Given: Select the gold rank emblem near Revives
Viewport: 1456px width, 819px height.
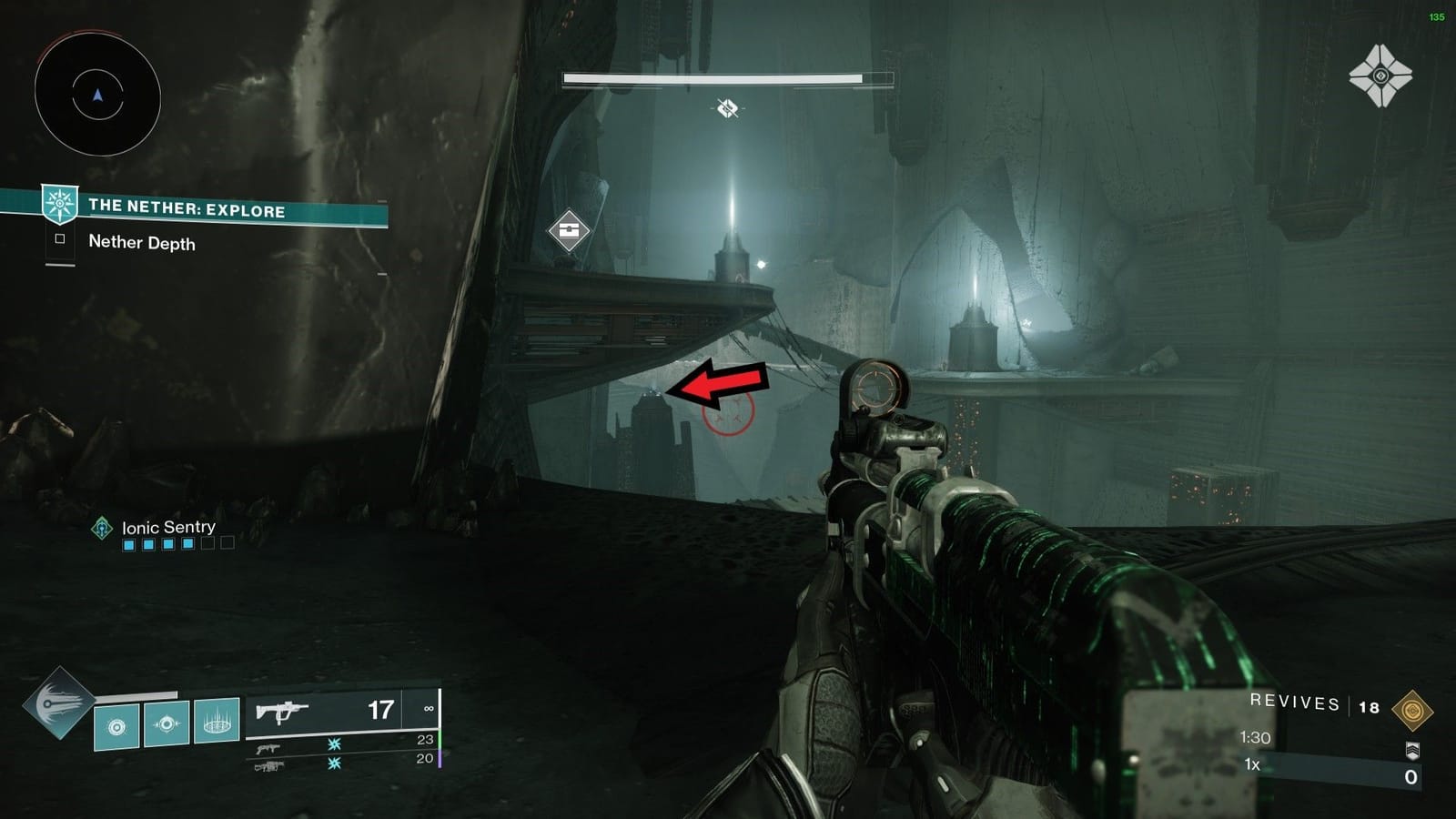Looking at the screenshot, I should tap(1413, 708).
